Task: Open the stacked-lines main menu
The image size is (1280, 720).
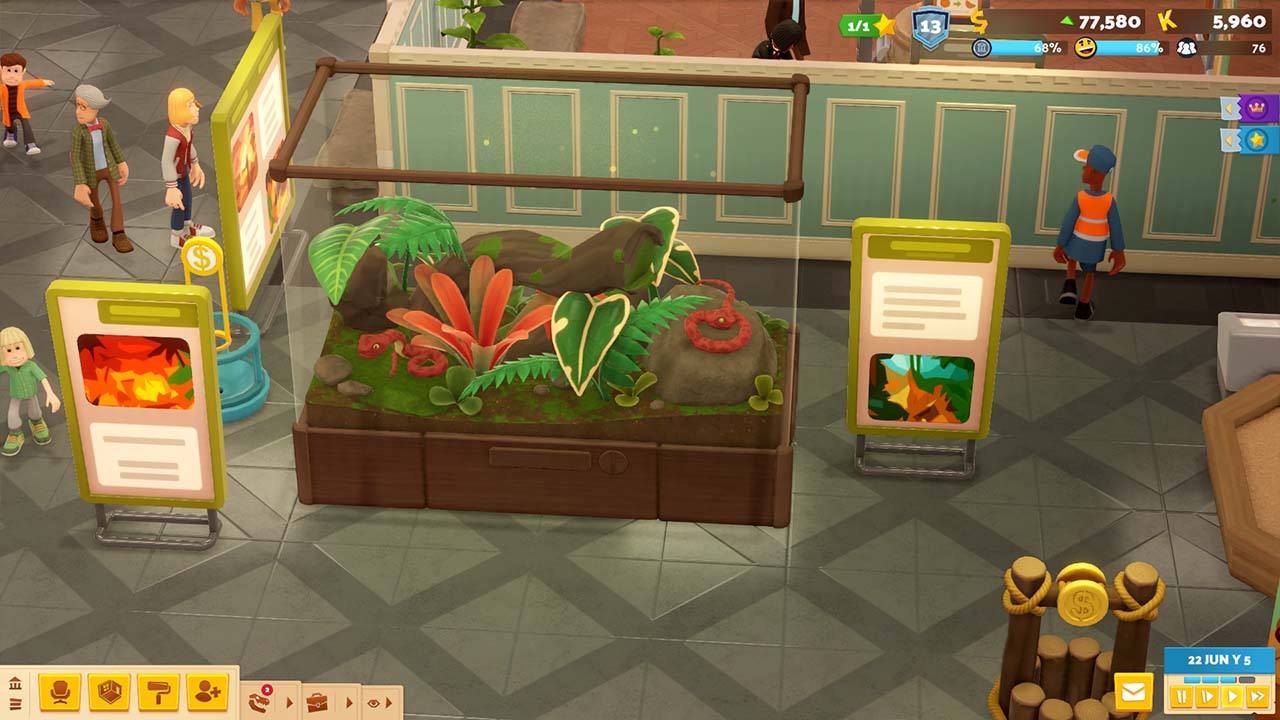Action: [x=15, y=705]
